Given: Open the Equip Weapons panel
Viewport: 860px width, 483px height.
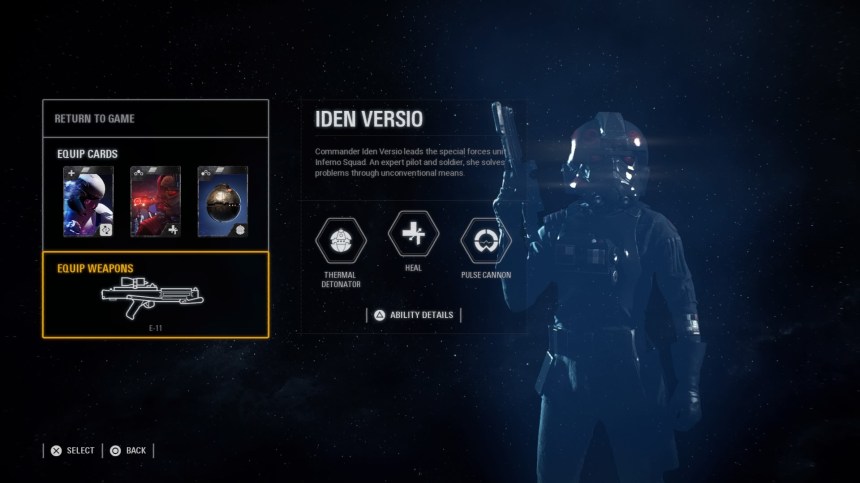Looking at the screenshot, I should (x=155, y=295).
